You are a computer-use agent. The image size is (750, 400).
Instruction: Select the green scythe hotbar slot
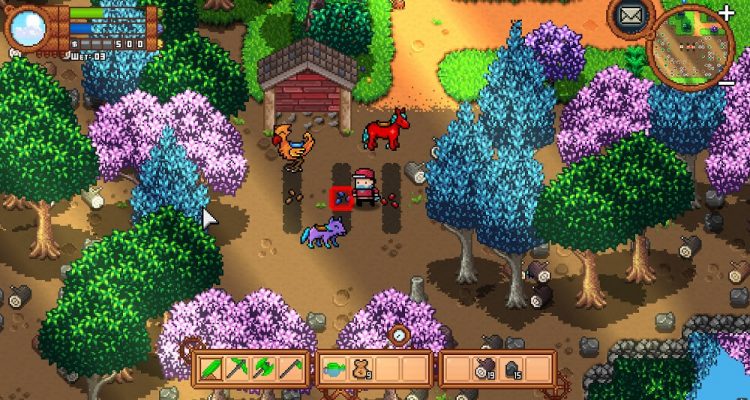[x=212, y=369]
